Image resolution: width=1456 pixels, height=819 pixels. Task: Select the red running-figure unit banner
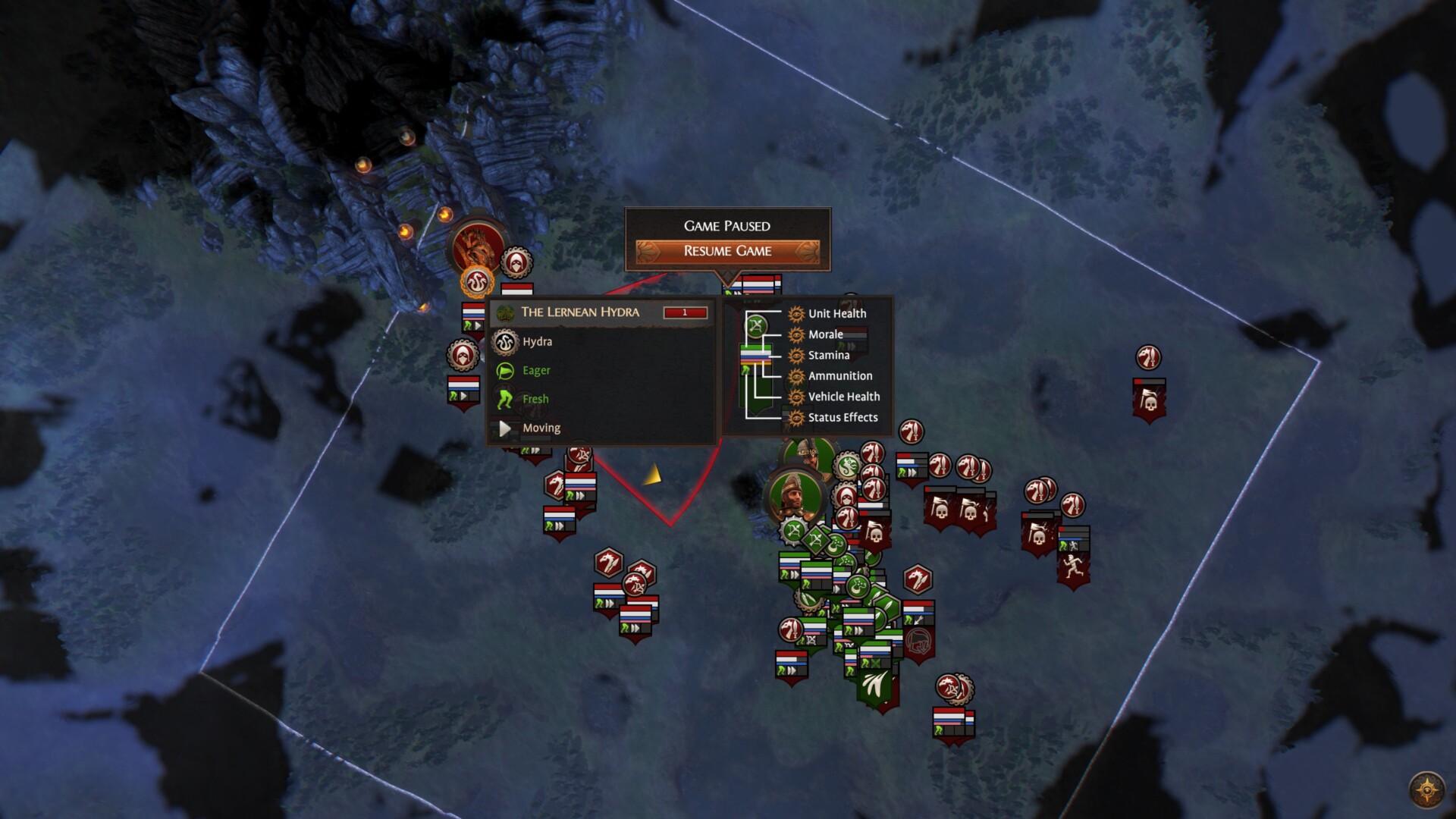1073,565
